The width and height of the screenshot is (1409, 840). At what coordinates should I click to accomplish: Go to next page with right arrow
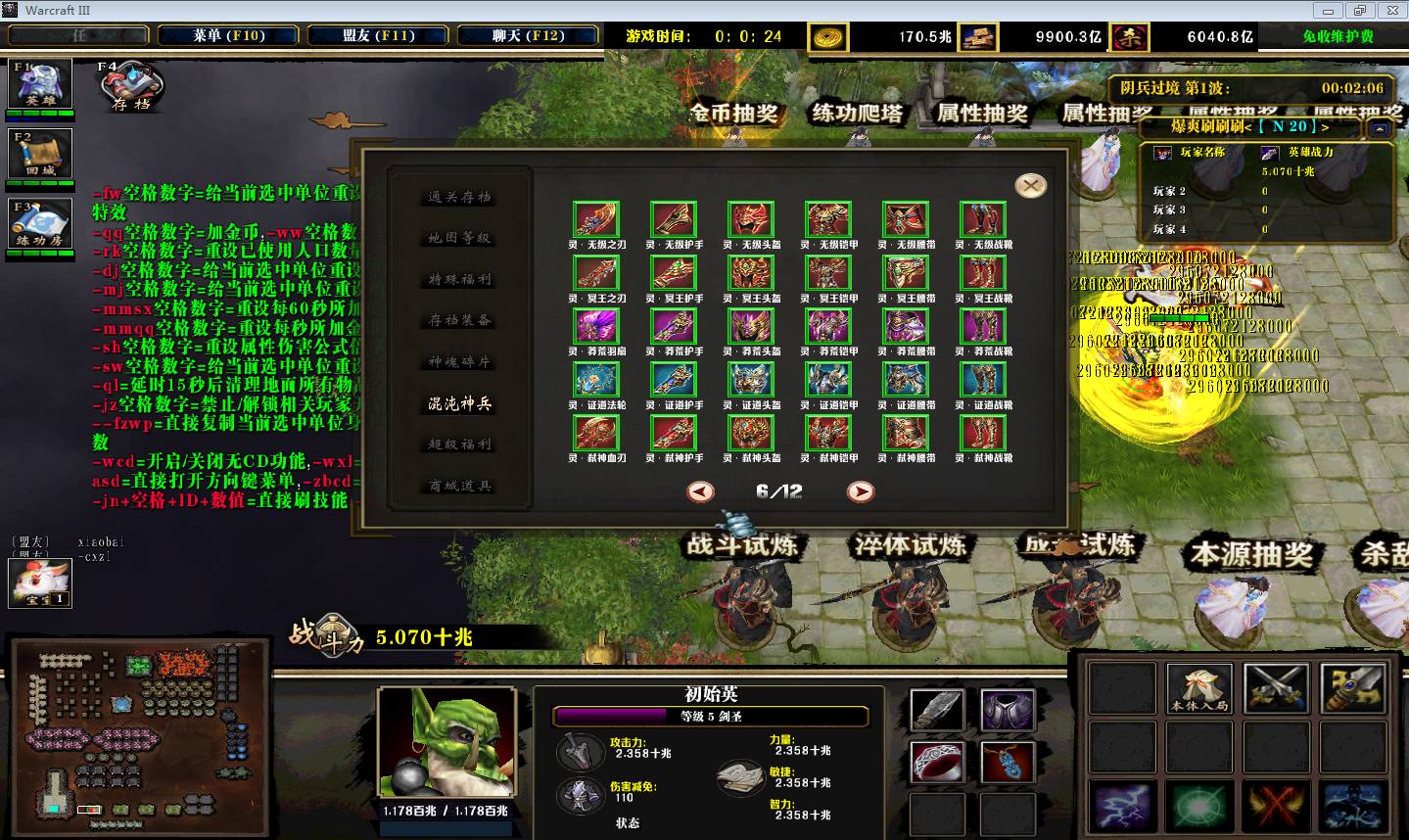pyautogui.click(x=860, y=492)
